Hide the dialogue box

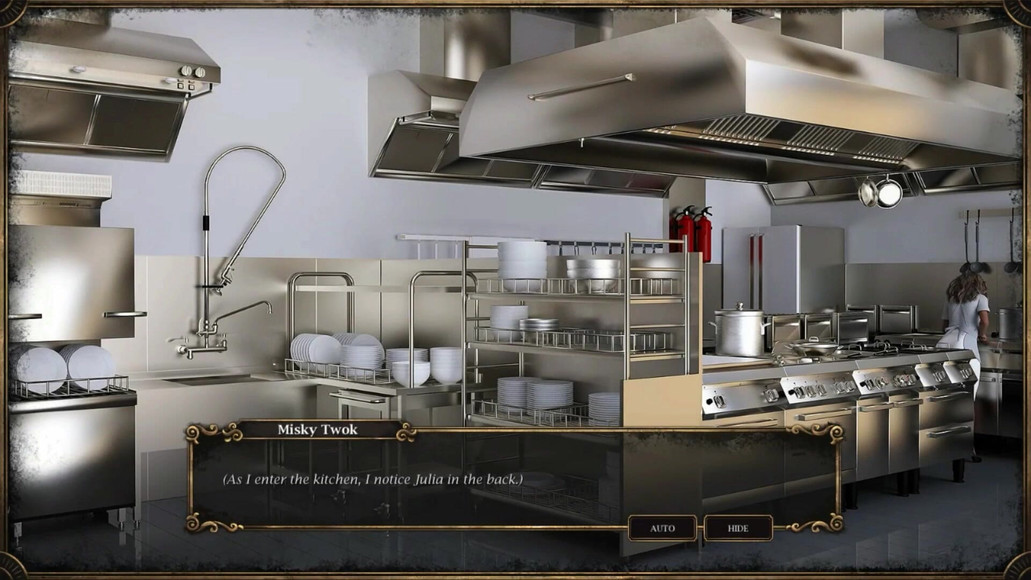click(738, 528)
